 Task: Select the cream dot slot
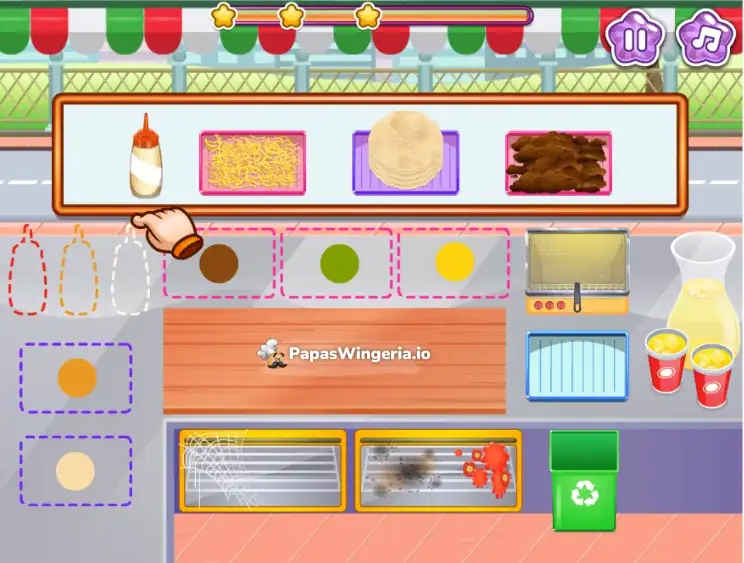76,470
